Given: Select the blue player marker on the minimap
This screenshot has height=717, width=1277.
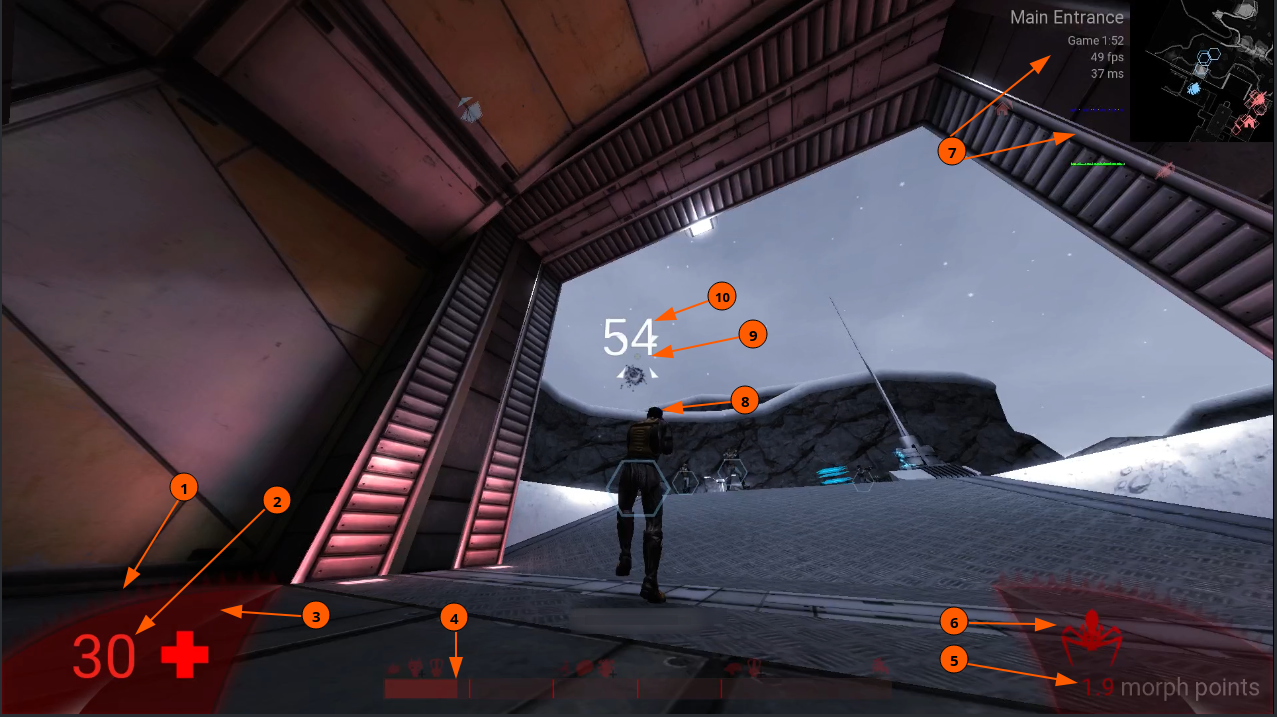Looking at the screenshot, I should click(x=1193, y=89).
